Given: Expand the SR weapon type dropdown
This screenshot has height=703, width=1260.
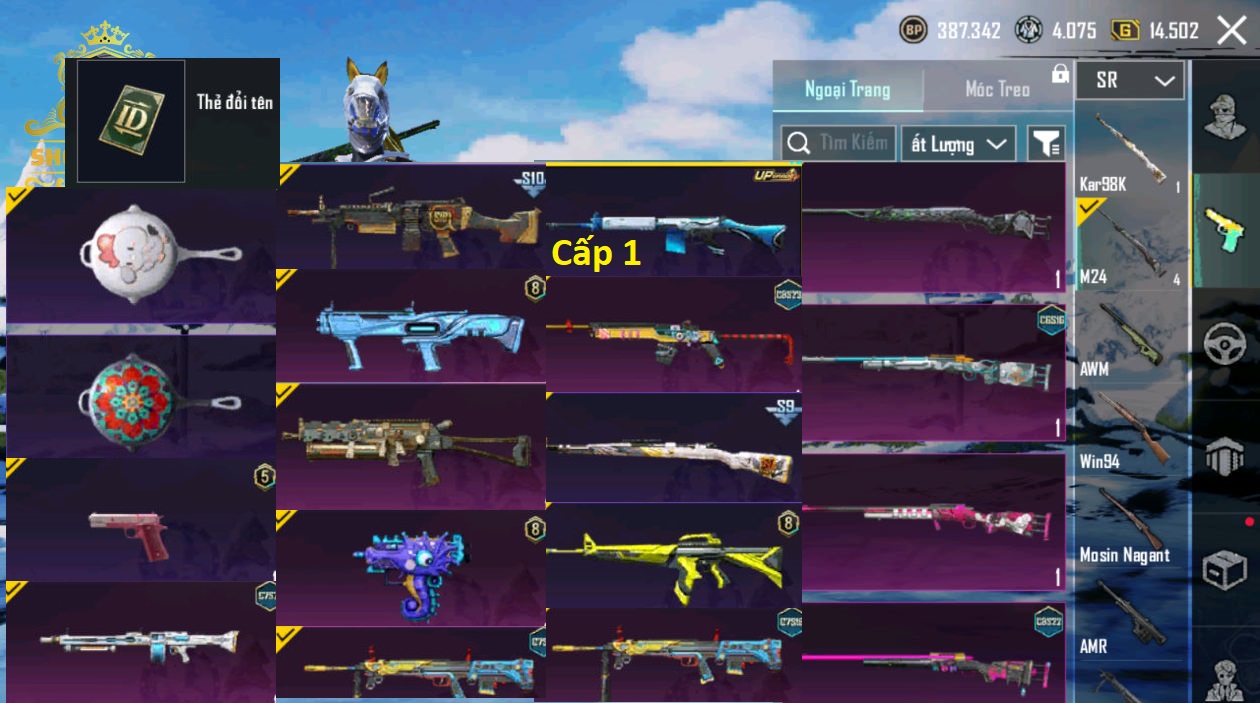Looking at the screenshot, I should 1130,81.
